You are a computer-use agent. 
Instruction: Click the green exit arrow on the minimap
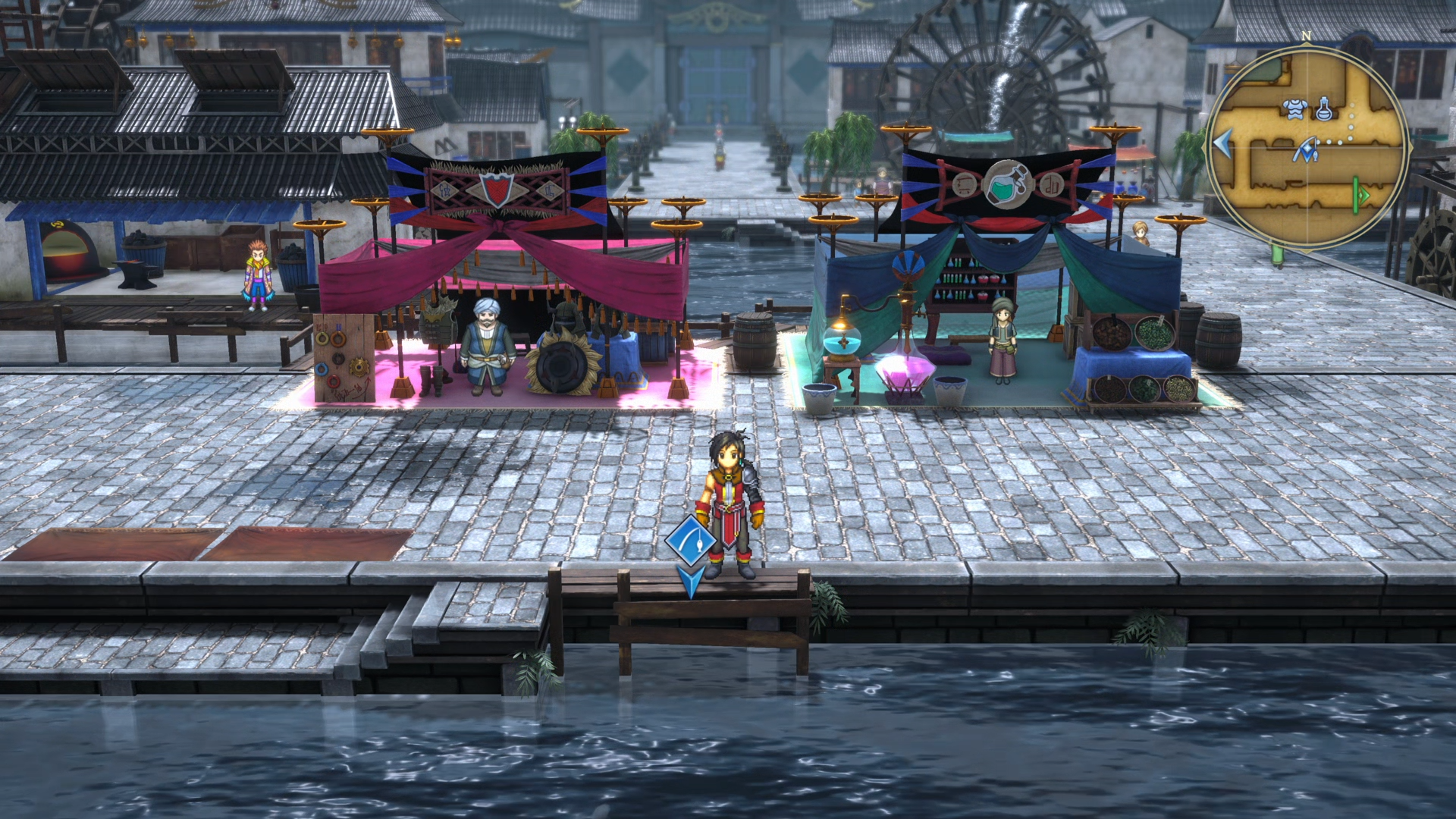click(1360, 195)
